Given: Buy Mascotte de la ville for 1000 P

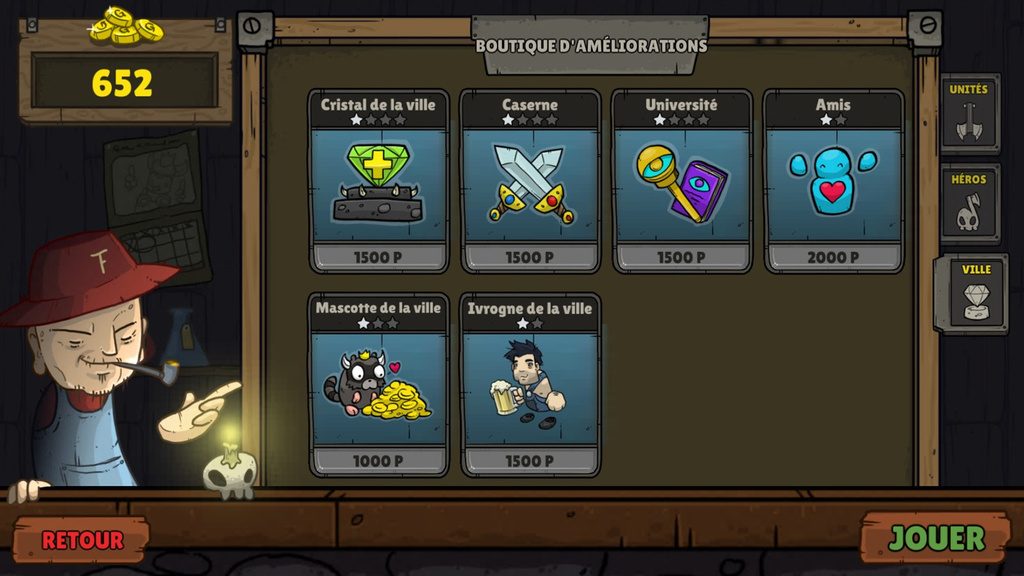Looking at the screenshot, I should click(x=378, y=461).
